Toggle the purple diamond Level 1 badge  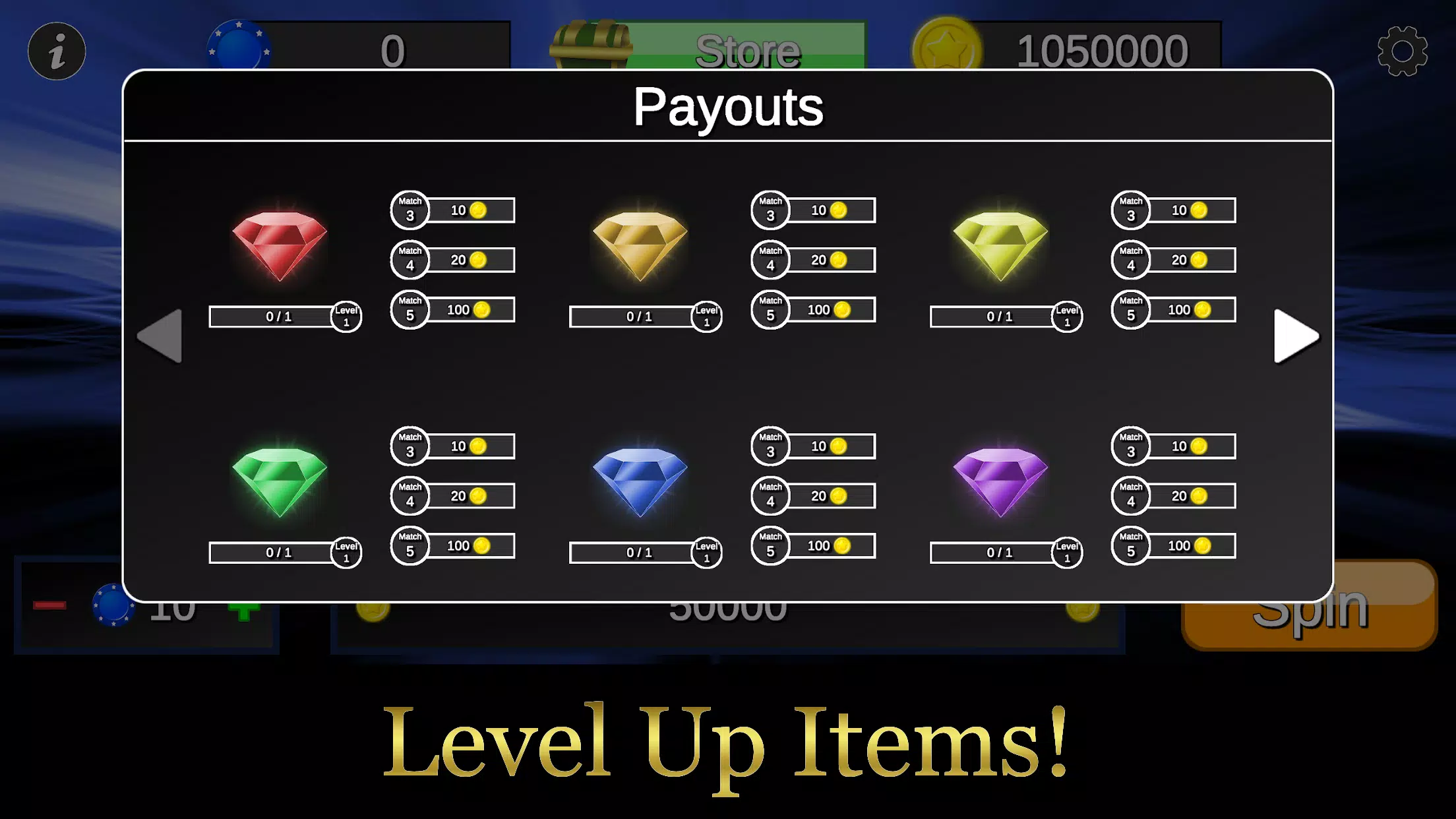tap(1067, 553)
